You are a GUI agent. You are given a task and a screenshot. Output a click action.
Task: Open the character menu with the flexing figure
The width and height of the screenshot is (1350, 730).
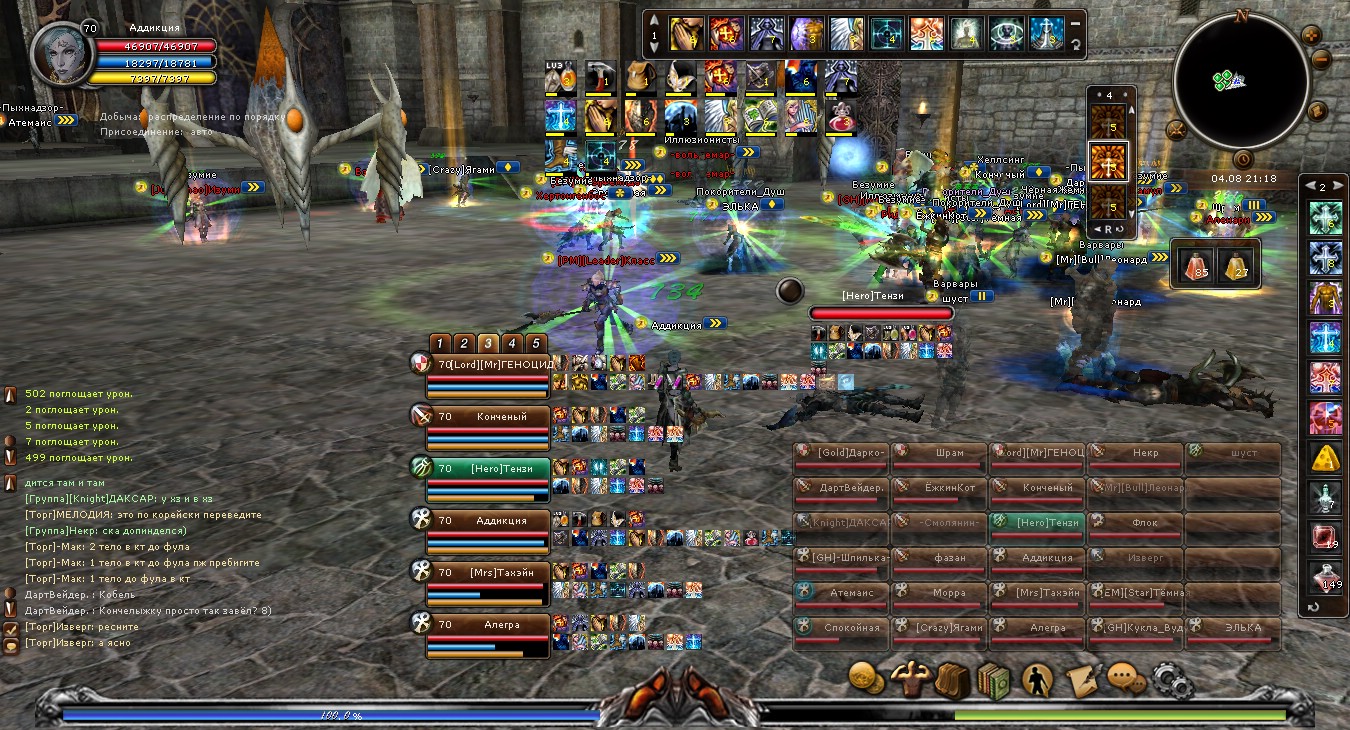[x=910, y=680]
